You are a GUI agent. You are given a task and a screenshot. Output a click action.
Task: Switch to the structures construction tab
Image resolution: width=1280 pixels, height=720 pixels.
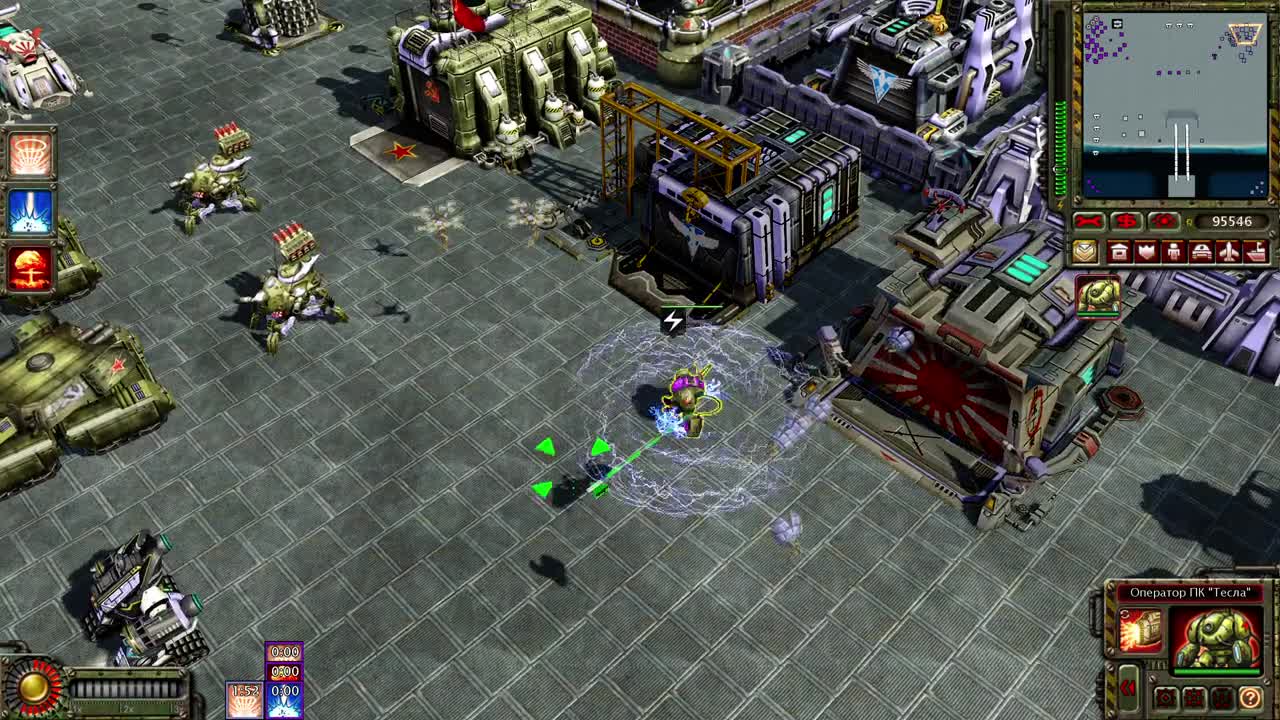tap(1118, 253)
